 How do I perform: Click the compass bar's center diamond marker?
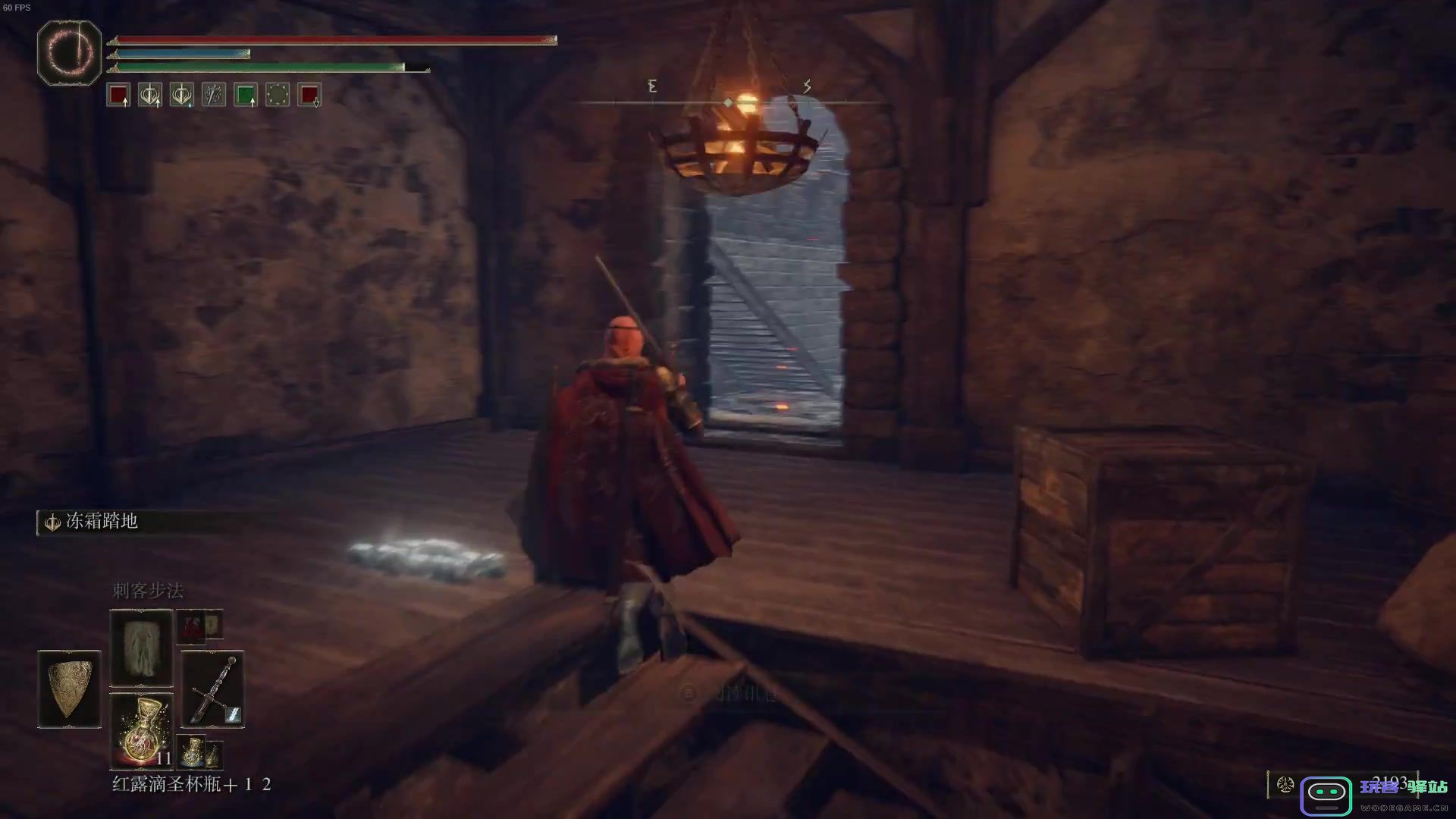tap(728, 102)
